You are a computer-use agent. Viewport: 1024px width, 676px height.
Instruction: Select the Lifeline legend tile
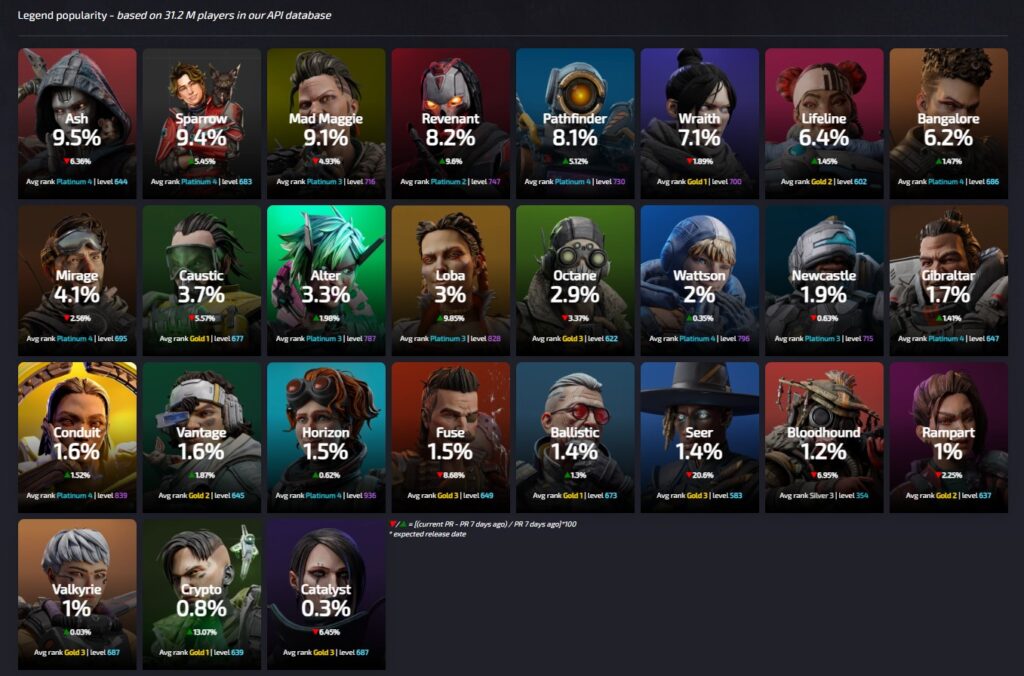click(x=824, y=120)
